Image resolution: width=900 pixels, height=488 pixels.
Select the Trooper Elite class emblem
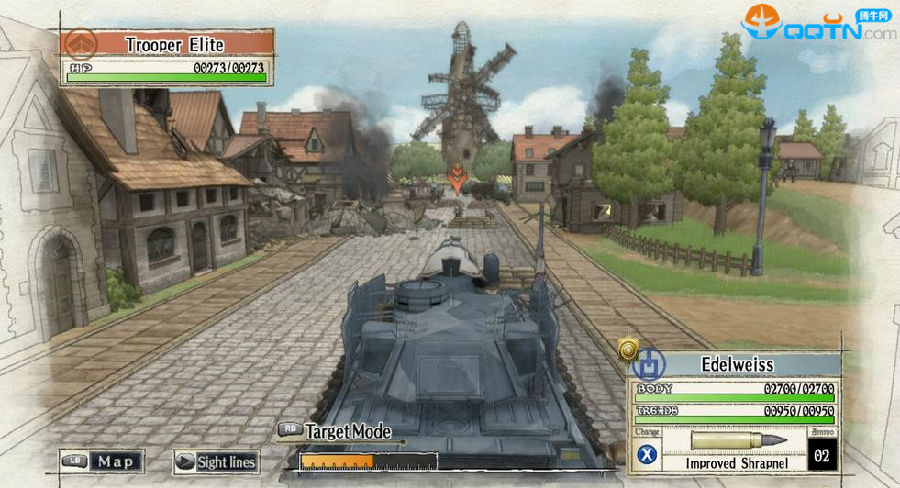tap(80, 43)
